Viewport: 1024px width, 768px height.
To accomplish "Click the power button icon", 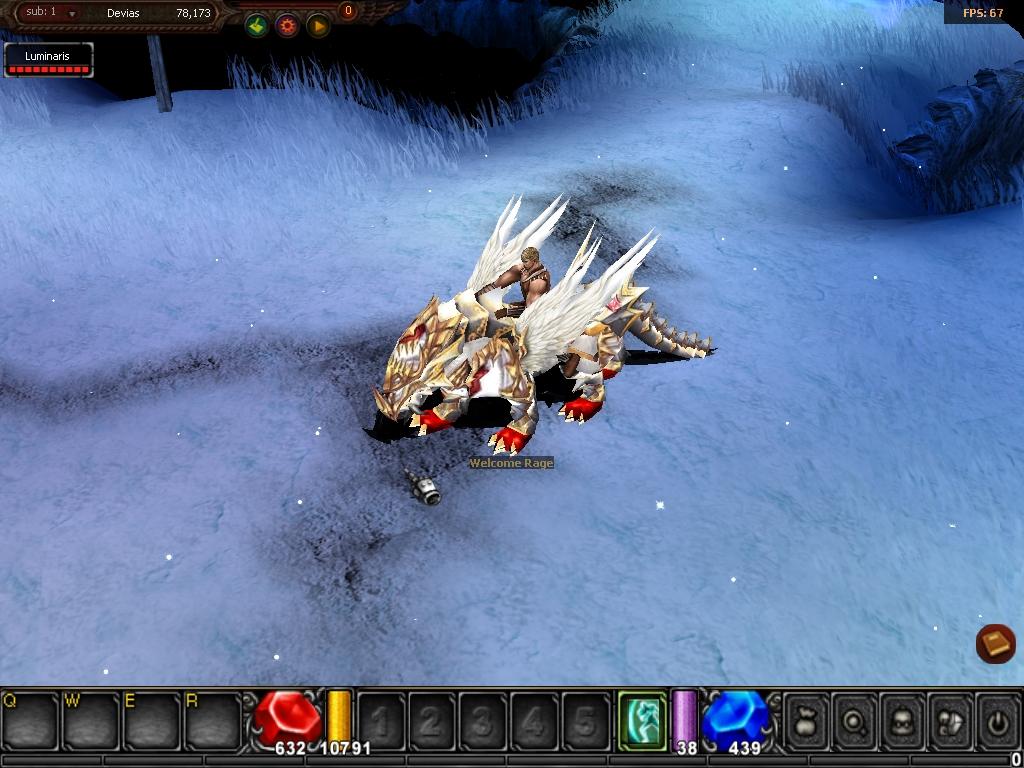I will pyautogui.click(x=997, y=720).
